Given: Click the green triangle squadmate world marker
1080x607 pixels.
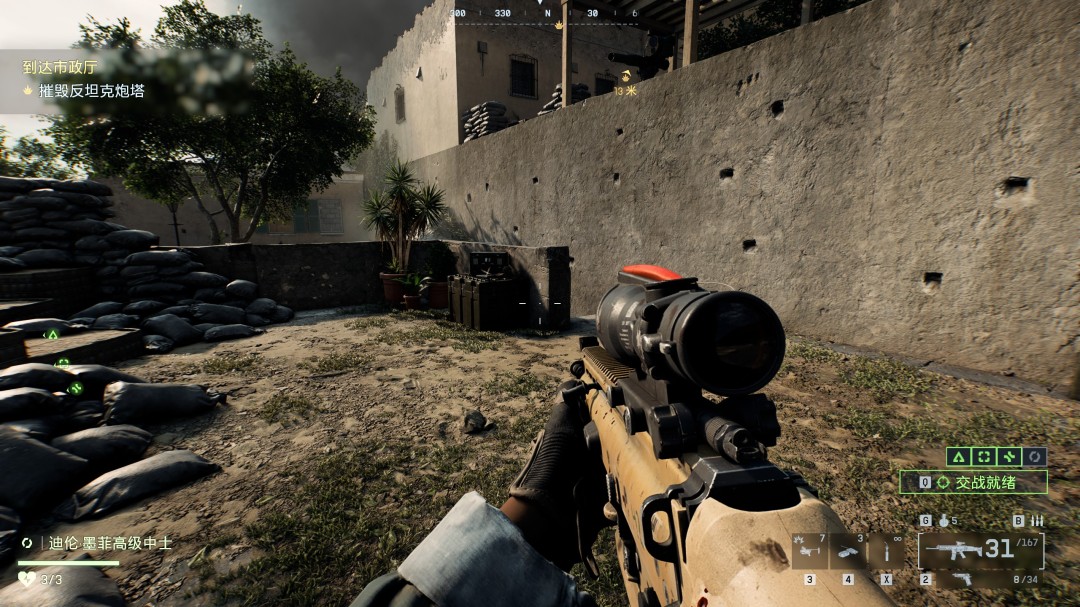Looking at the screenshot, I should [53, 336].
